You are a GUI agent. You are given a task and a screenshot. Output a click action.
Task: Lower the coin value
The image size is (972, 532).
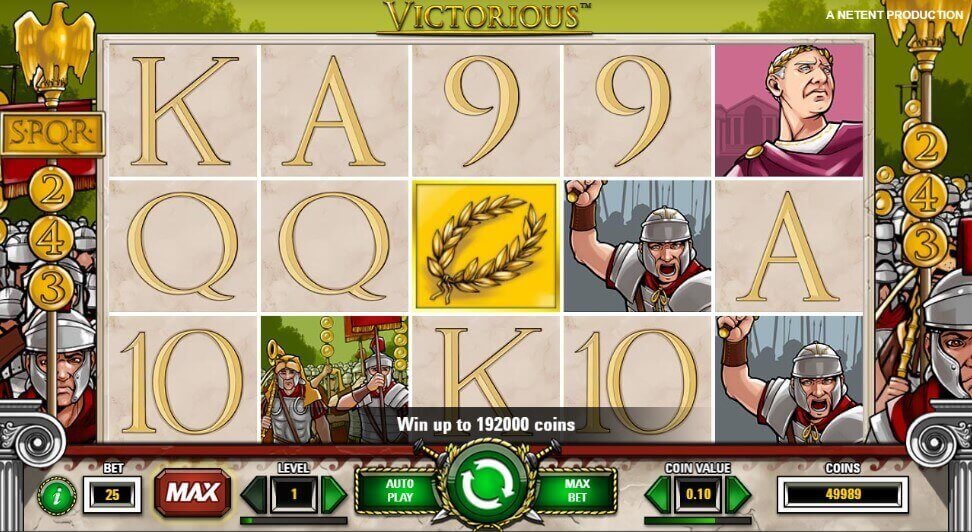(660, 494)
